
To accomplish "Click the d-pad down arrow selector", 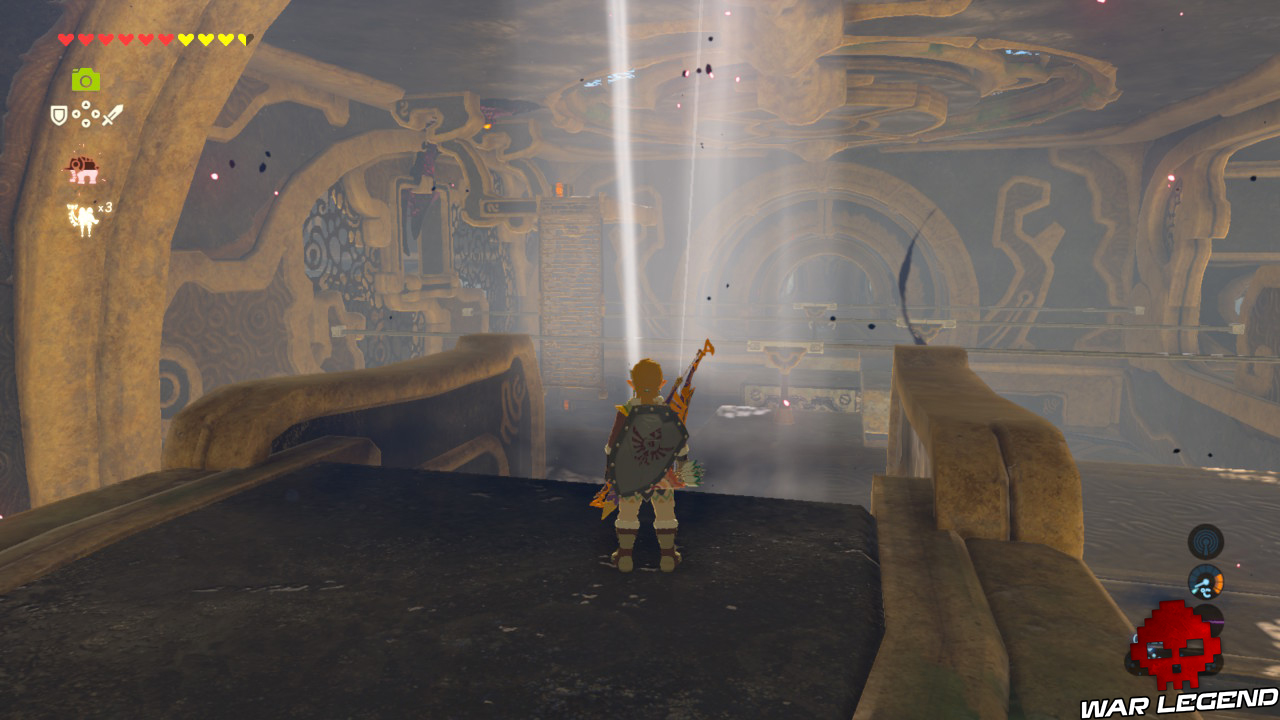I will 87,124.
